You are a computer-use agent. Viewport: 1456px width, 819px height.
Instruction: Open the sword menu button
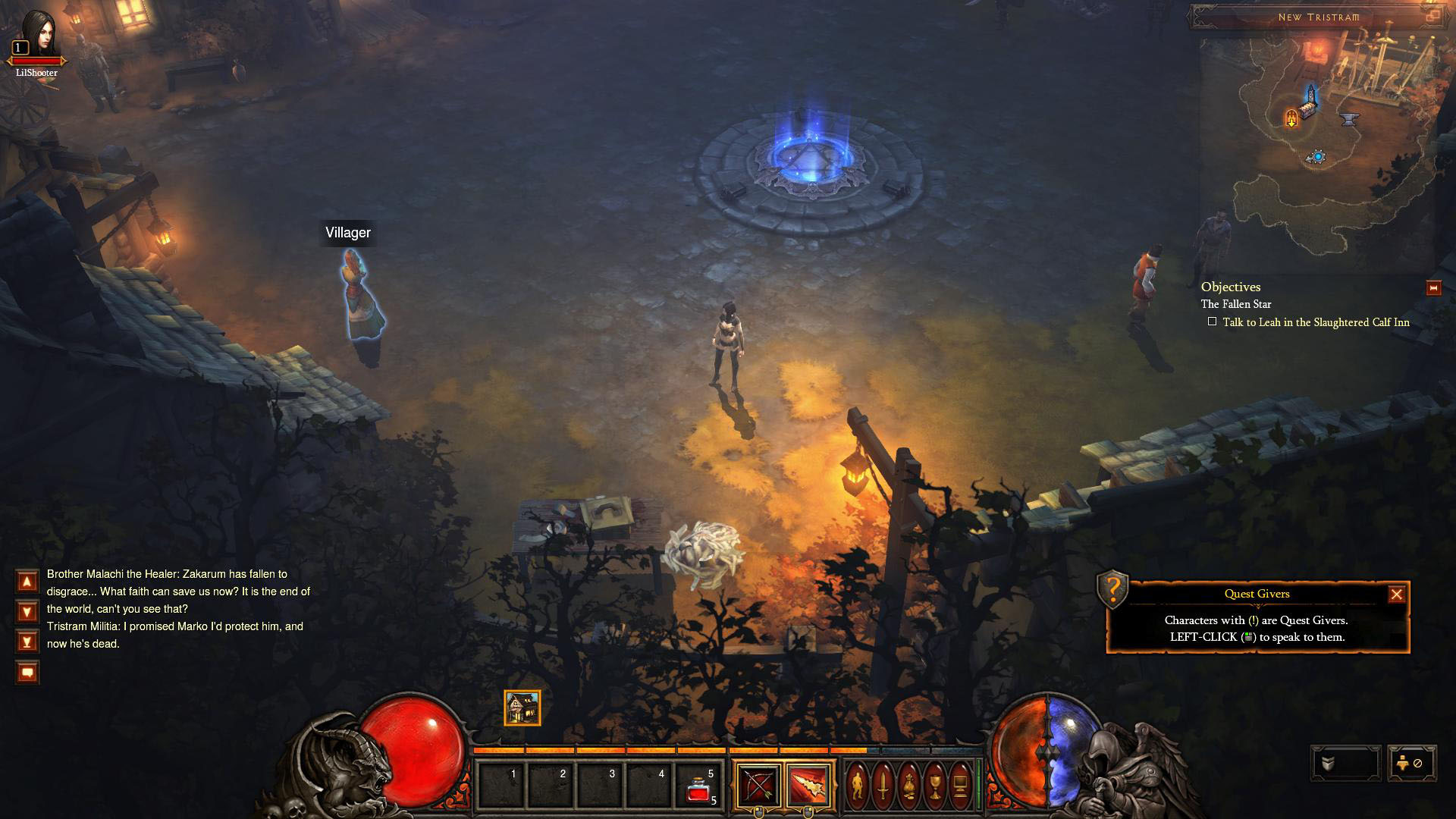(x=883, y=786)
